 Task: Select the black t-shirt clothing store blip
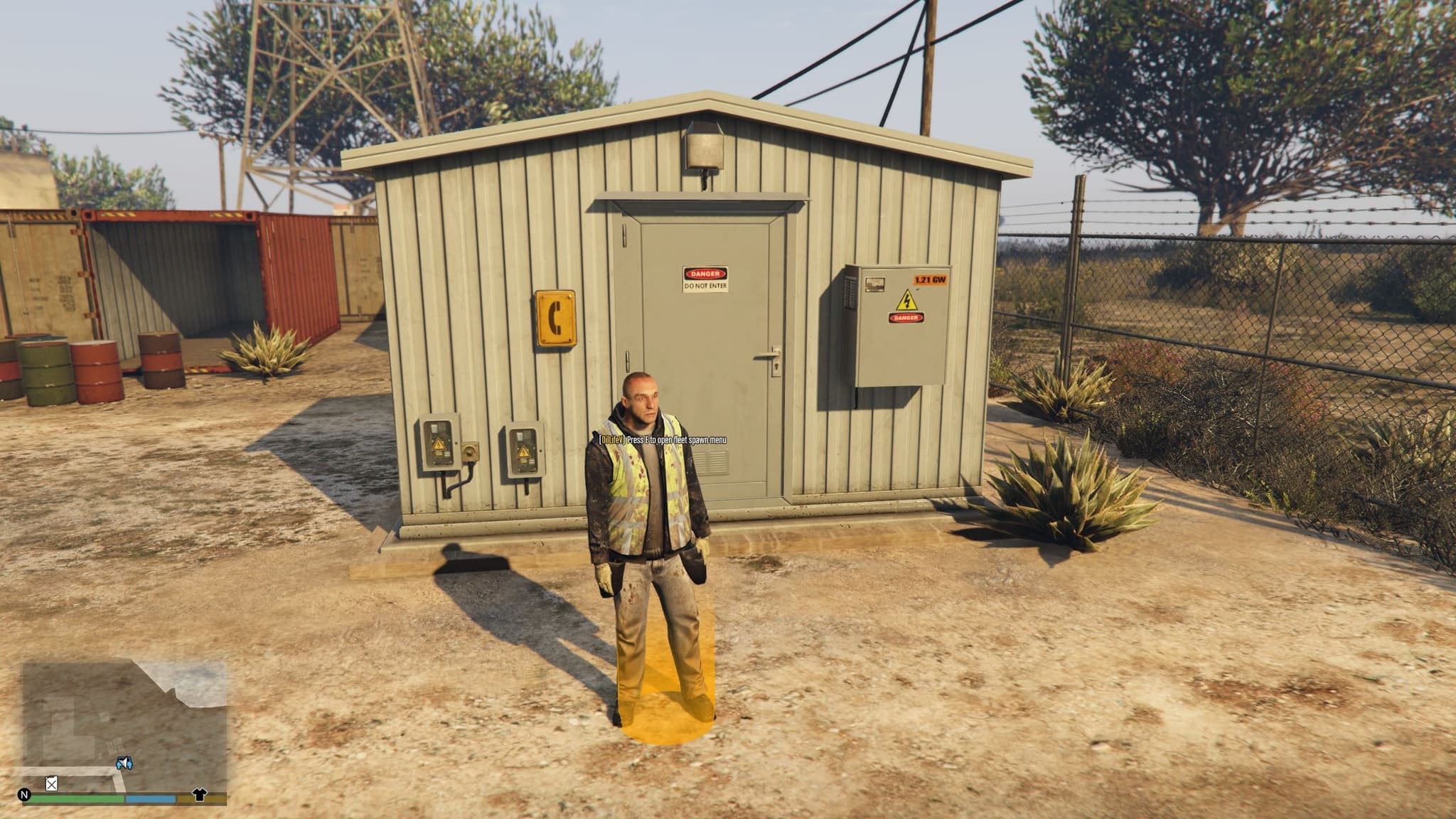pyautogui.click(x=199, y=794)
